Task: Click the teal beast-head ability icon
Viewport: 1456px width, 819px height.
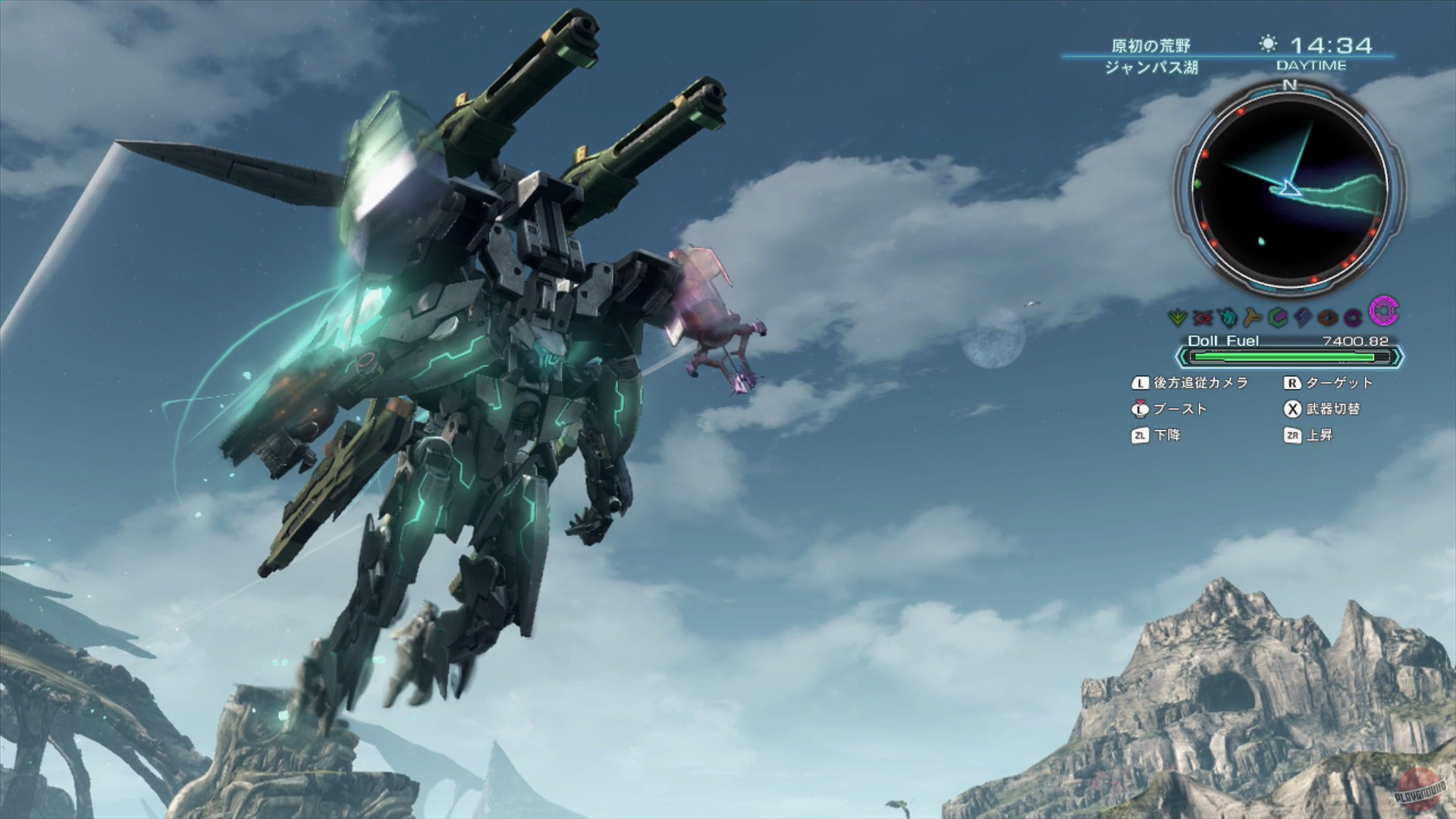Action: (1226, 317)
